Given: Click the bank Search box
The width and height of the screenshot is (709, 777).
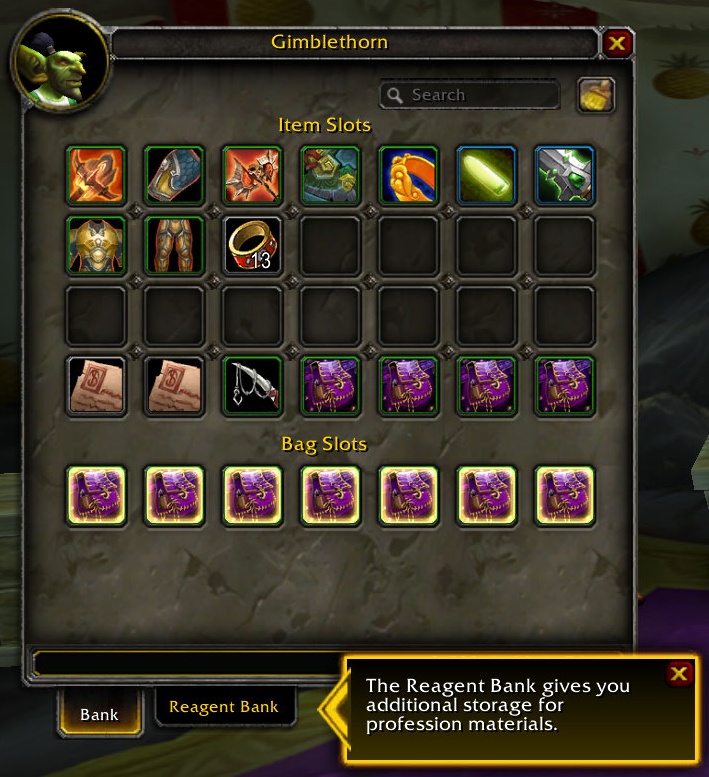Looking at the screenshot, I should (470, 95).
